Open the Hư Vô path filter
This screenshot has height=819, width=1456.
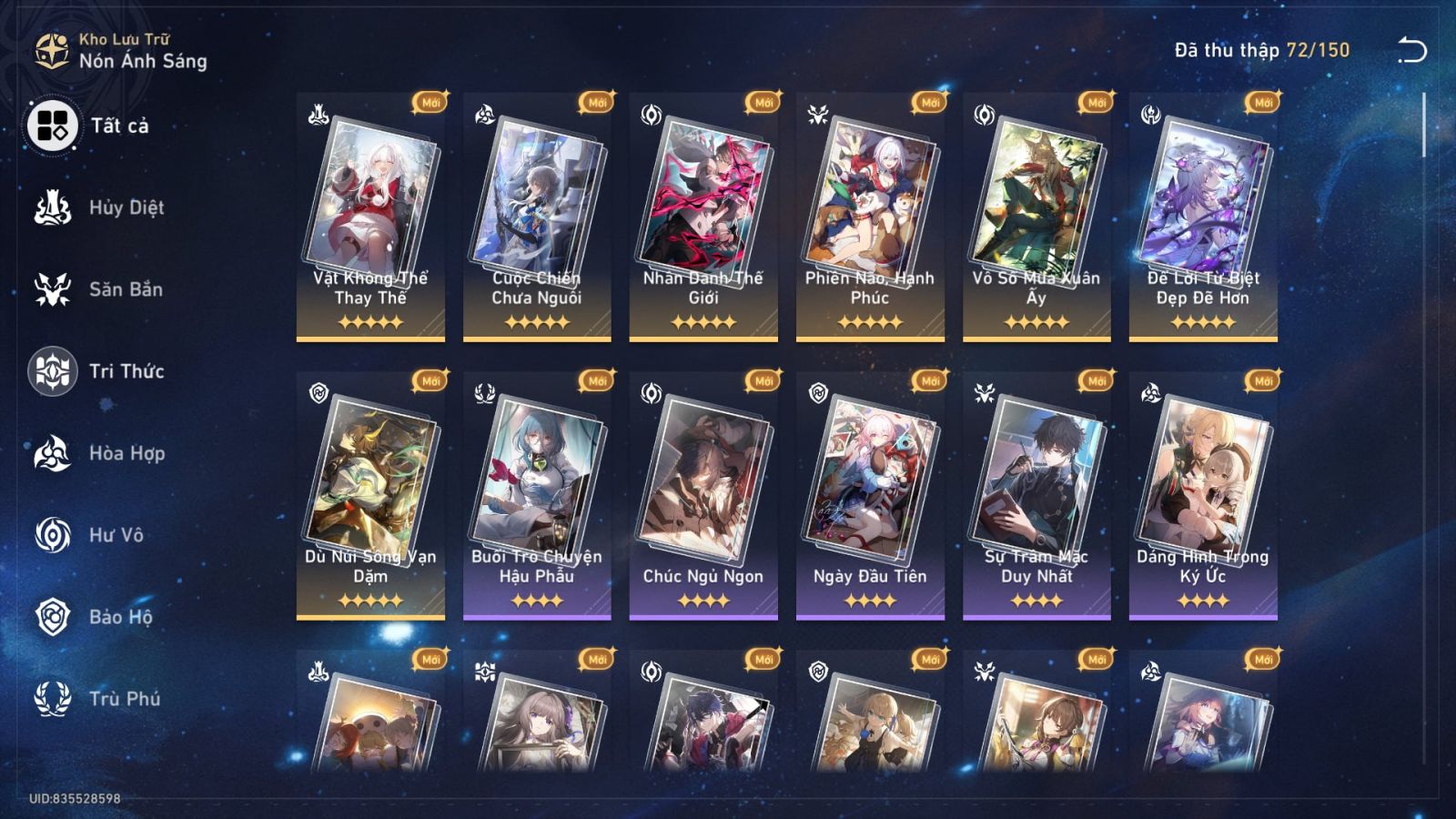[52, 535]
